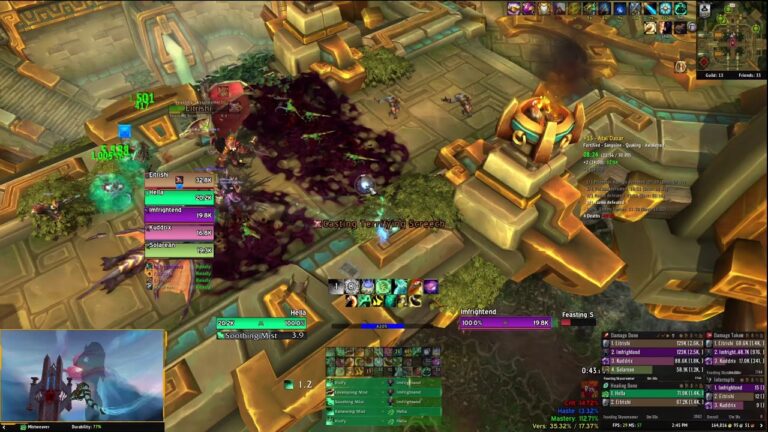Click Imfrightend's purple party frame
The height and width of the screenshot is (432, 768).
coord(179,214)
